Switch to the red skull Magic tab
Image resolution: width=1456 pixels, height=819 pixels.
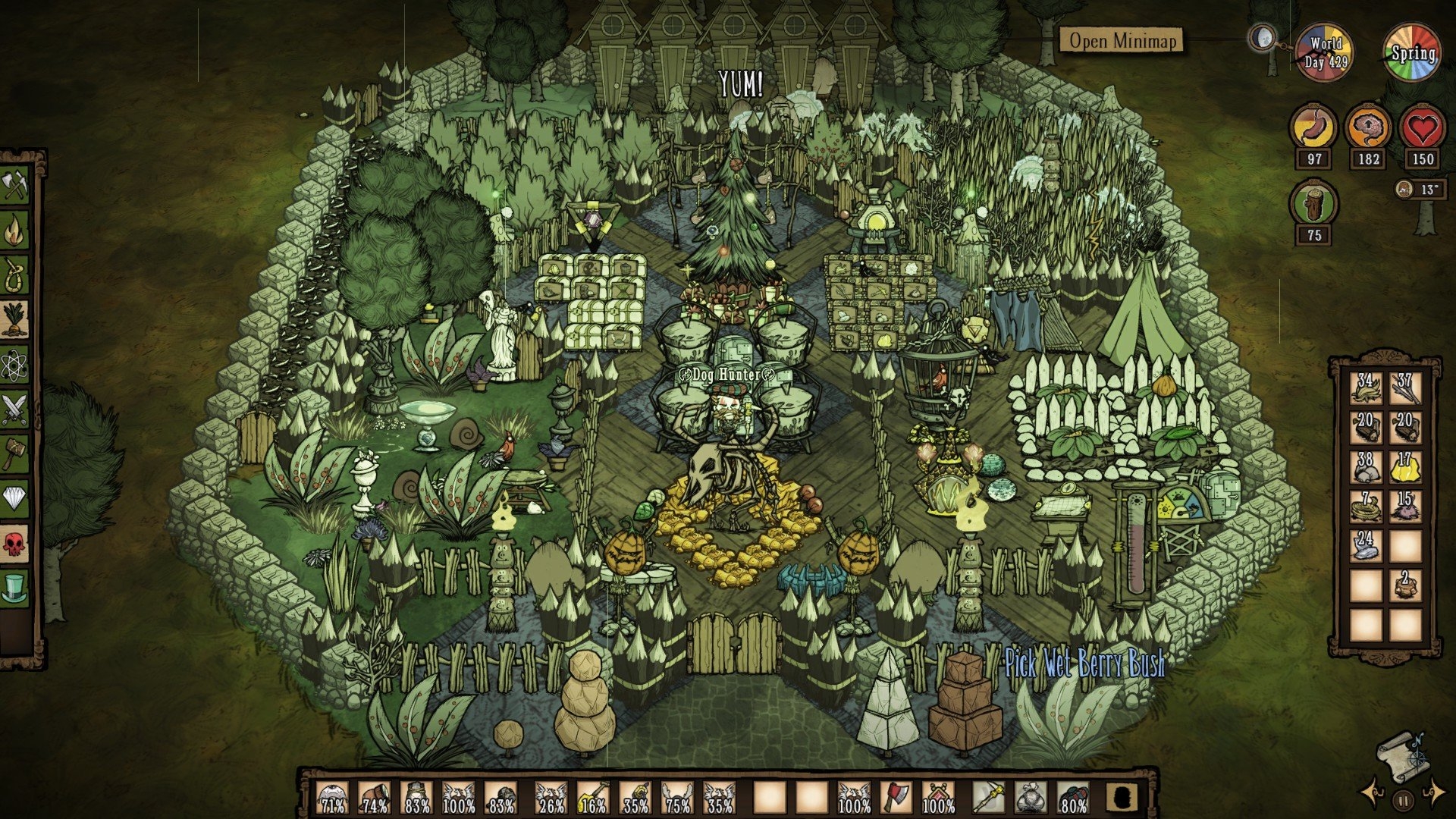pos(15,543)
